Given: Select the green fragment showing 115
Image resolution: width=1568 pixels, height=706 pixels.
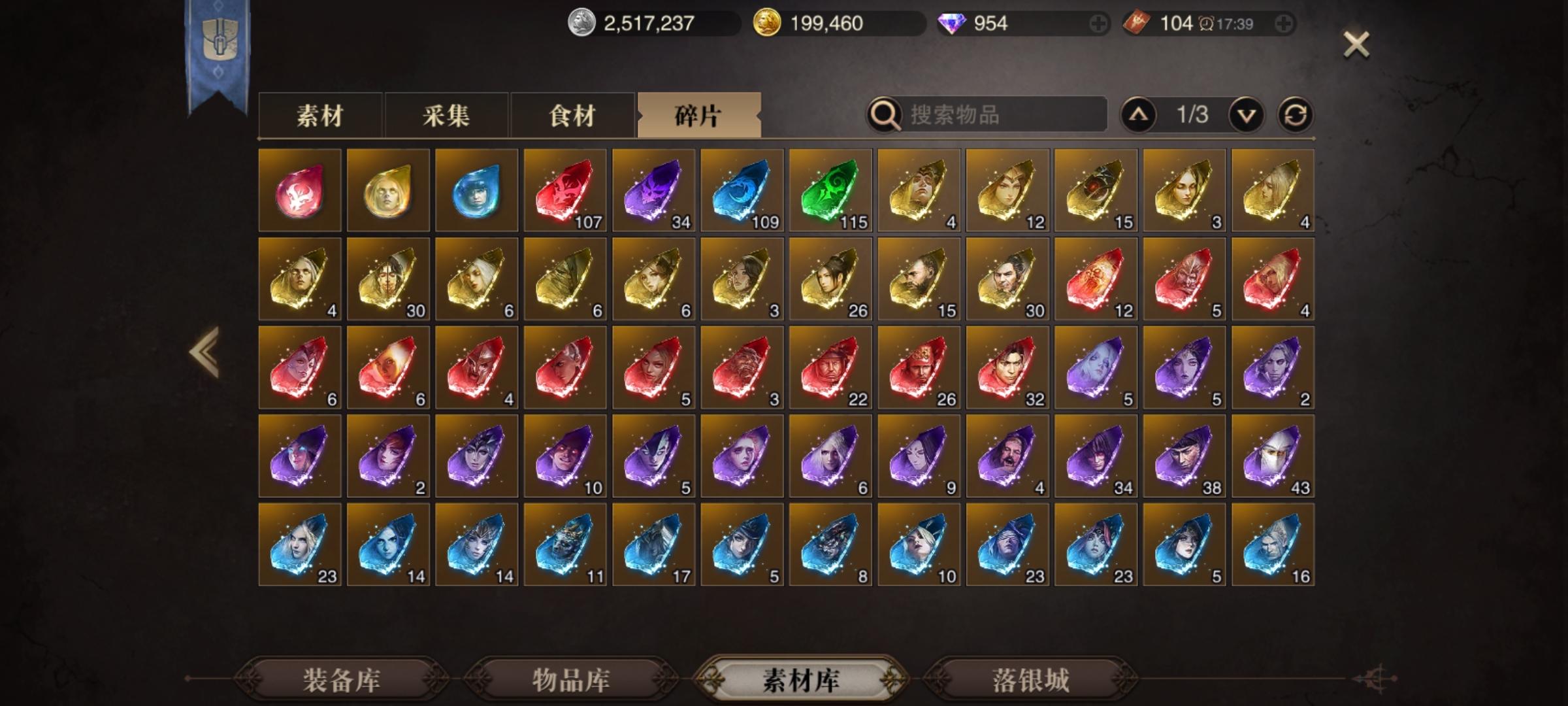Looking at the screenshot, I should pyautogui.click(x=831, y=190).
